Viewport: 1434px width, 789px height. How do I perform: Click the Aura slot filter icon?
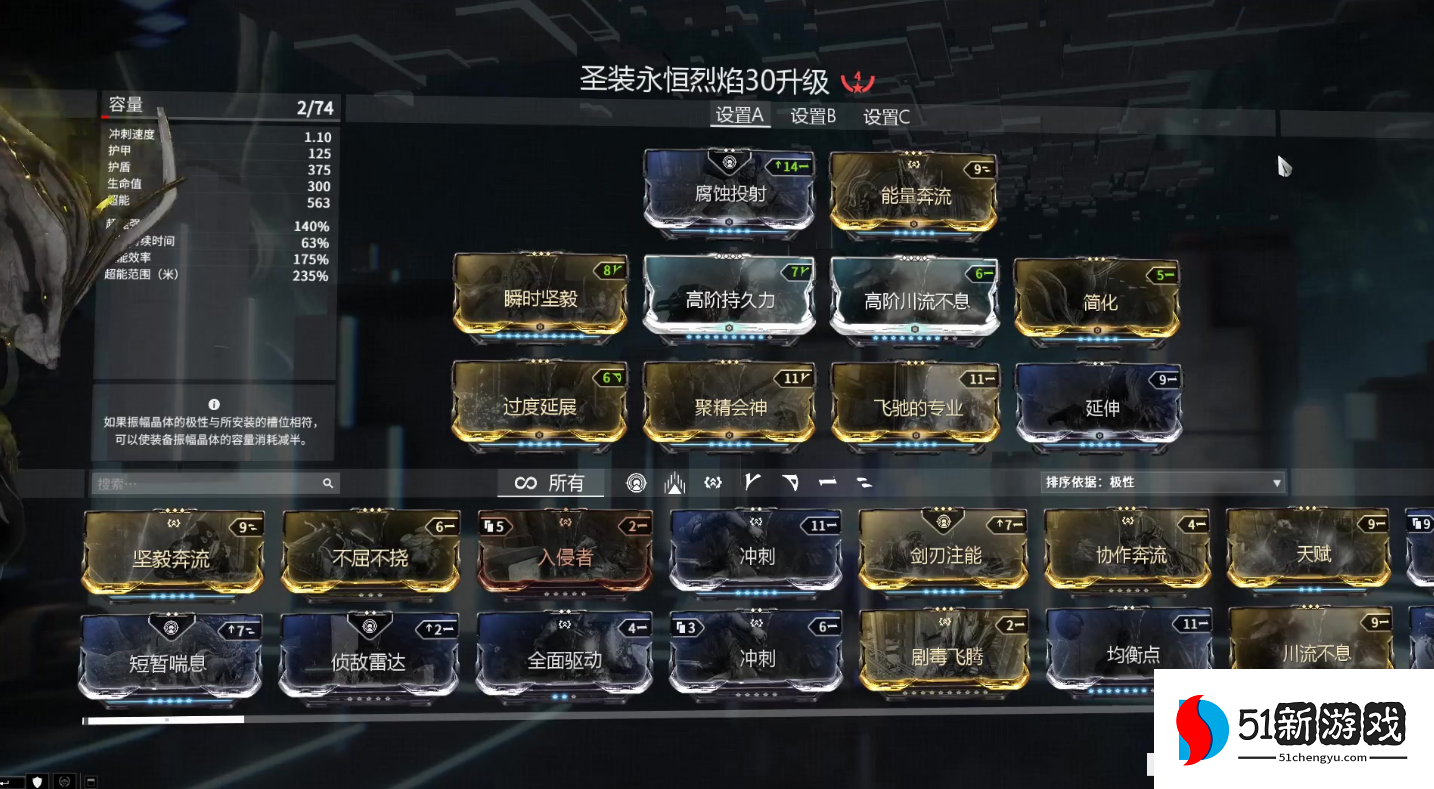coord(637,482)
